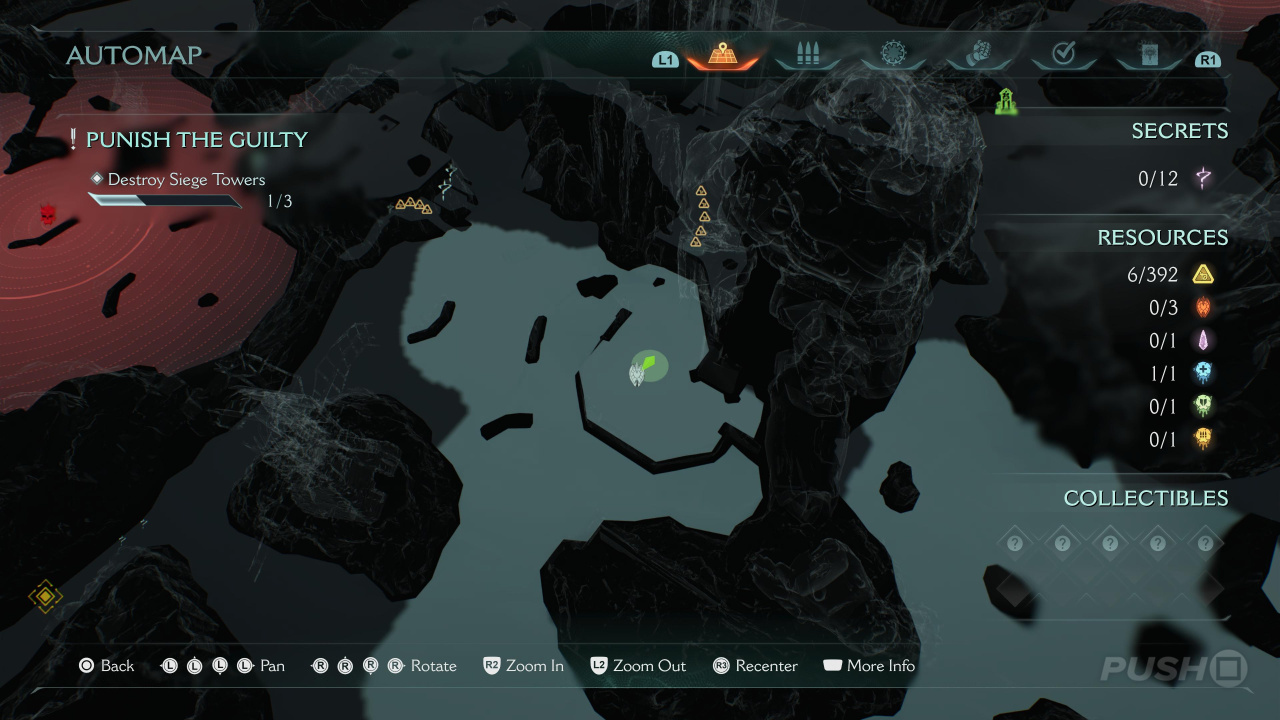Click the vertical gold pickup trail on map
The image size is (1280, 720).
click(x=701, y=216)
